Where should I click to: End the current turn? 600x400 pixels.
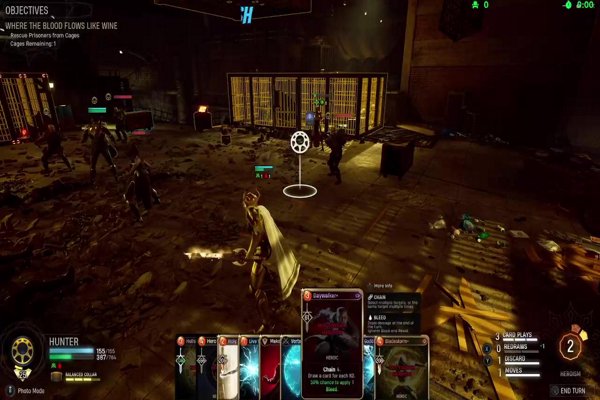573,390
